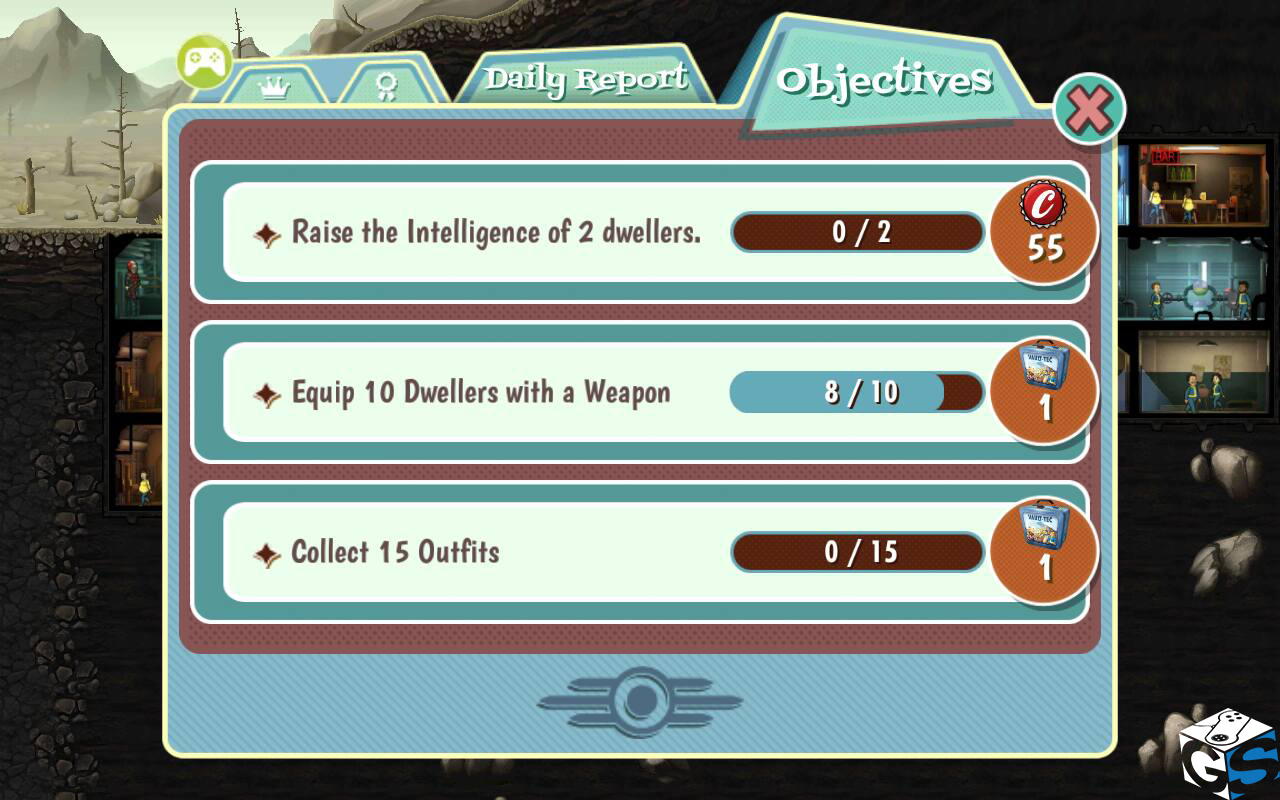The width and height of the screenshot is (1280, 800).
Task: Collect the 55 caps reward icon
Action: click(1043, 232)
